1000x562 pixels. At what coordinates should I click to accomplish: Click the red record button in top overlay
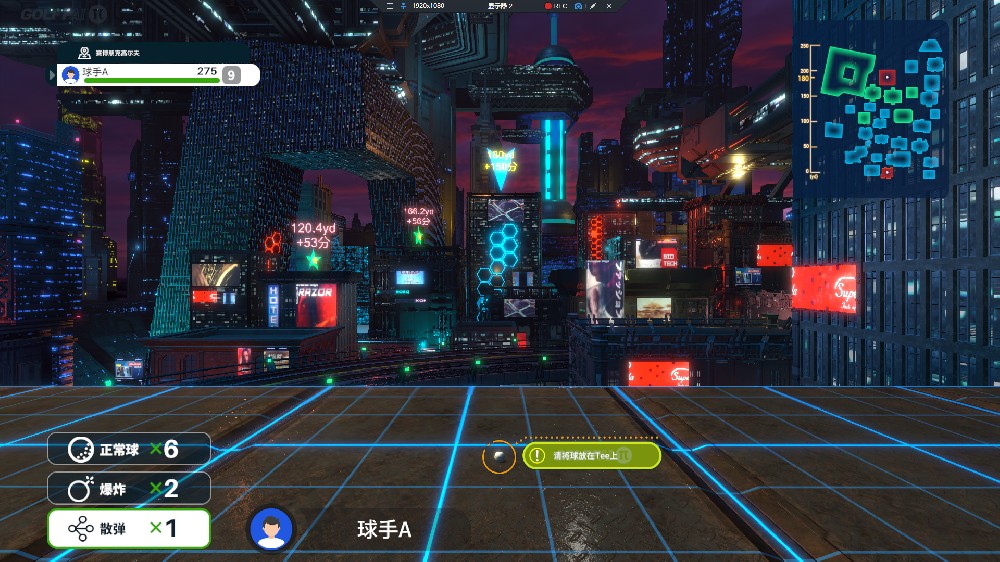click(x=549, y=6)
